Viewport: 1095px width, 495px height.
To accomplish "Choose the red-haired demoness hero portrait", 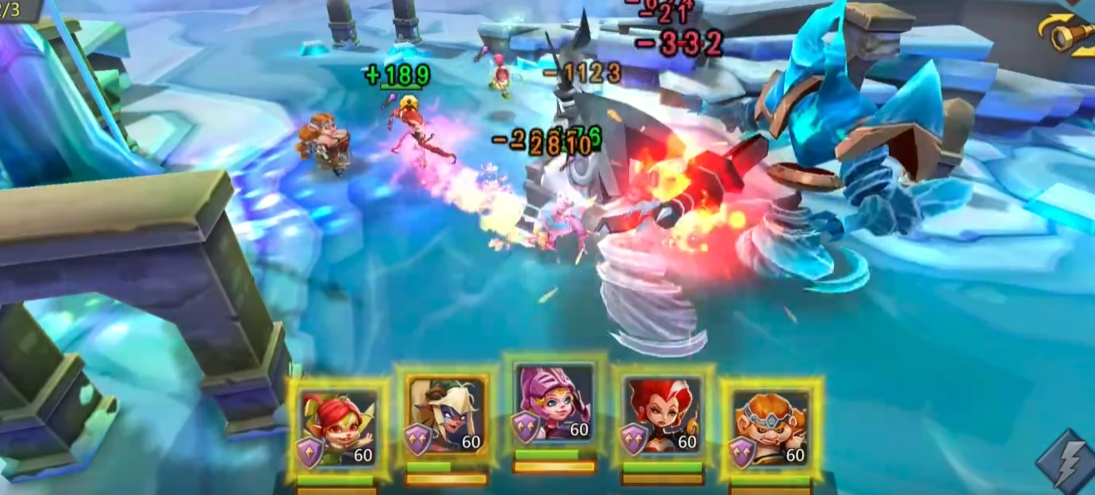I will tap(662, 420).
